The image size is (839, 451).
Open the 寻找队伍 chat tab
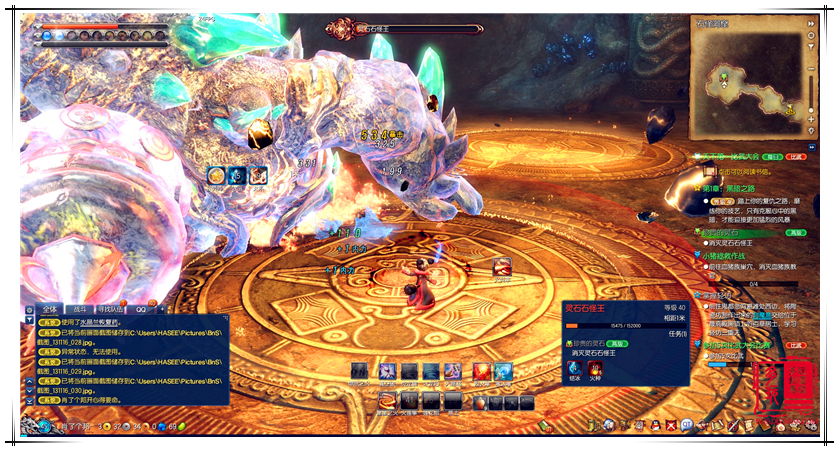click(111, 309)
